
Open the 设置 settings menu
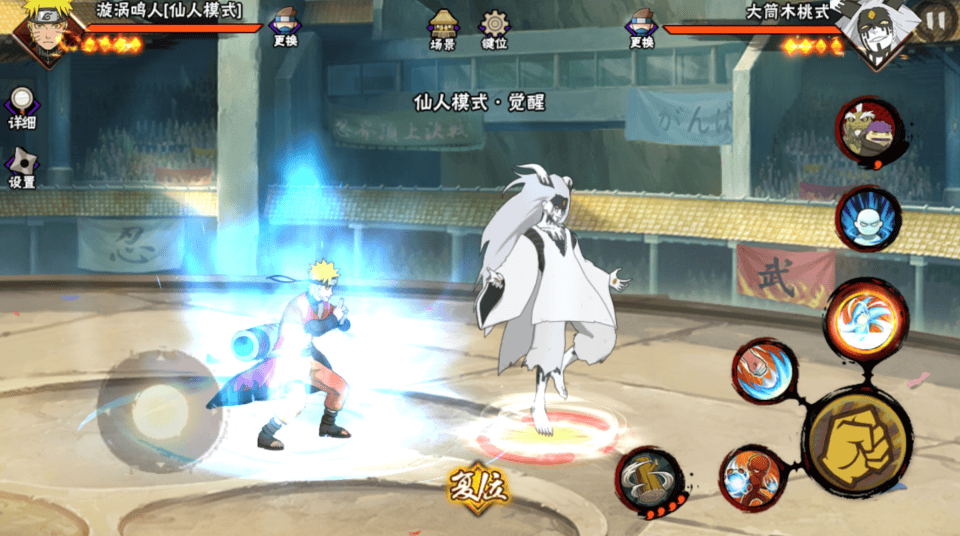click(x=22, y=168)
